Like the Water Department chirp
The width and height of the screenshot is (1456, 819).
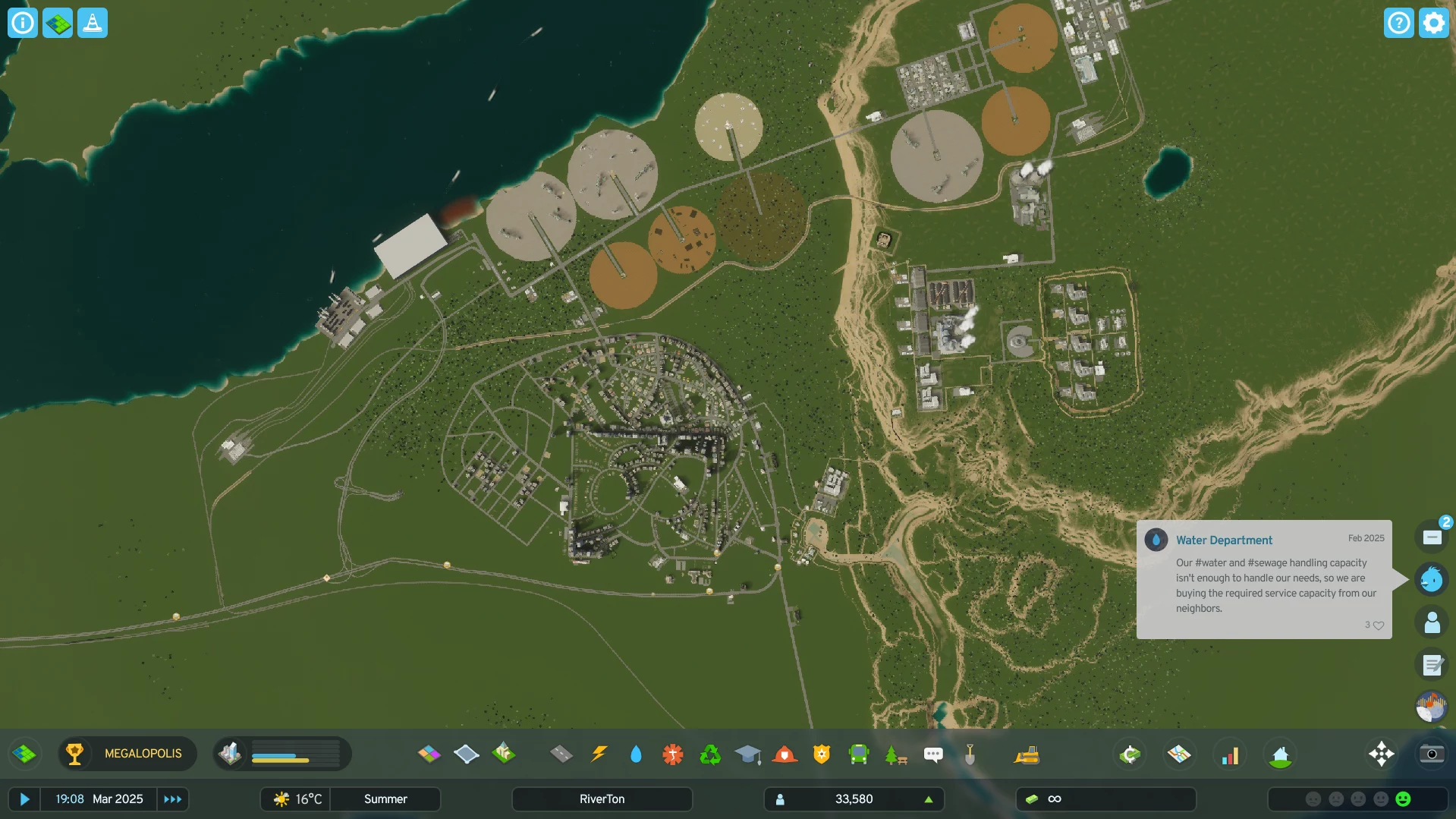click(1378, 625)
